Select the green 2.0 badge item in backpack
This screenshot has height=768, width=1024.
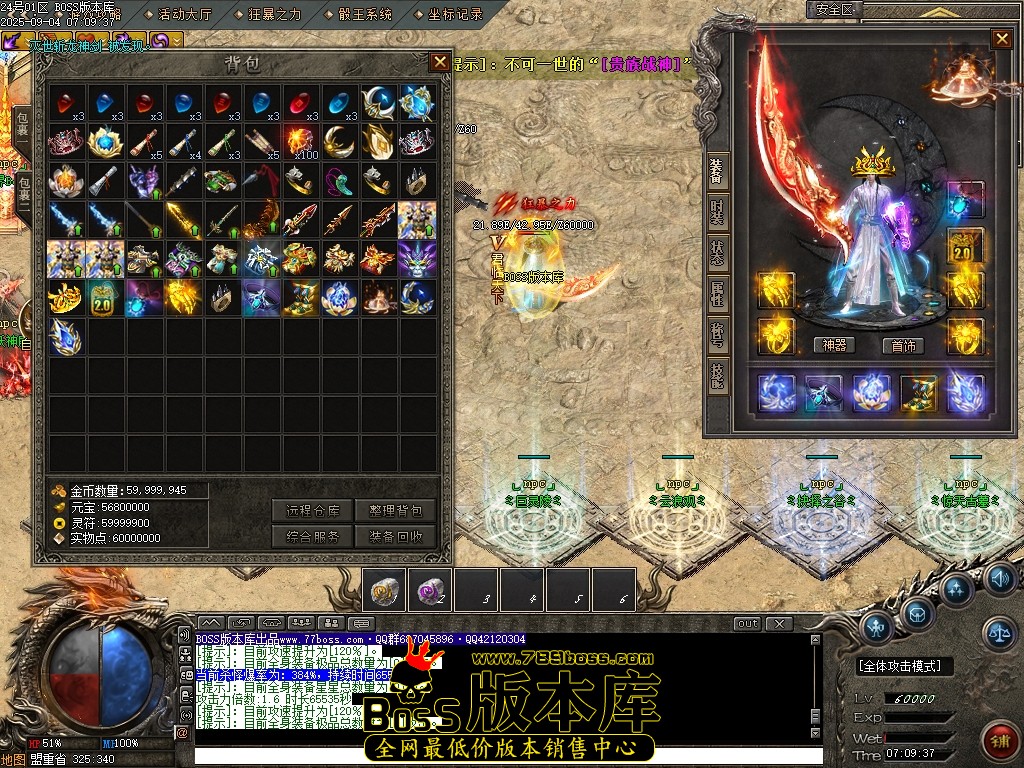click(x=102, y=297)
